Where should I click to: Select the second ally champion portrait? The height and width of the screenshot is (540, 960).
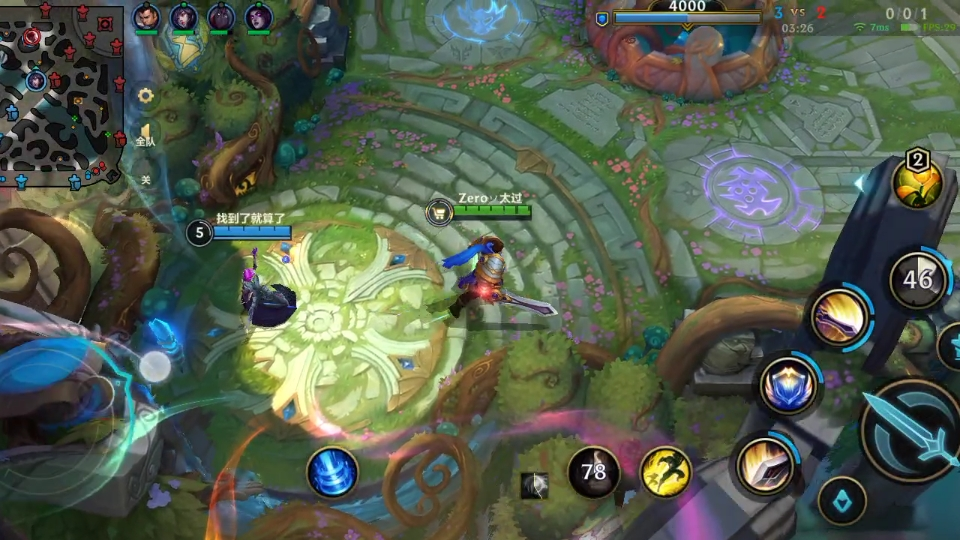183,17
